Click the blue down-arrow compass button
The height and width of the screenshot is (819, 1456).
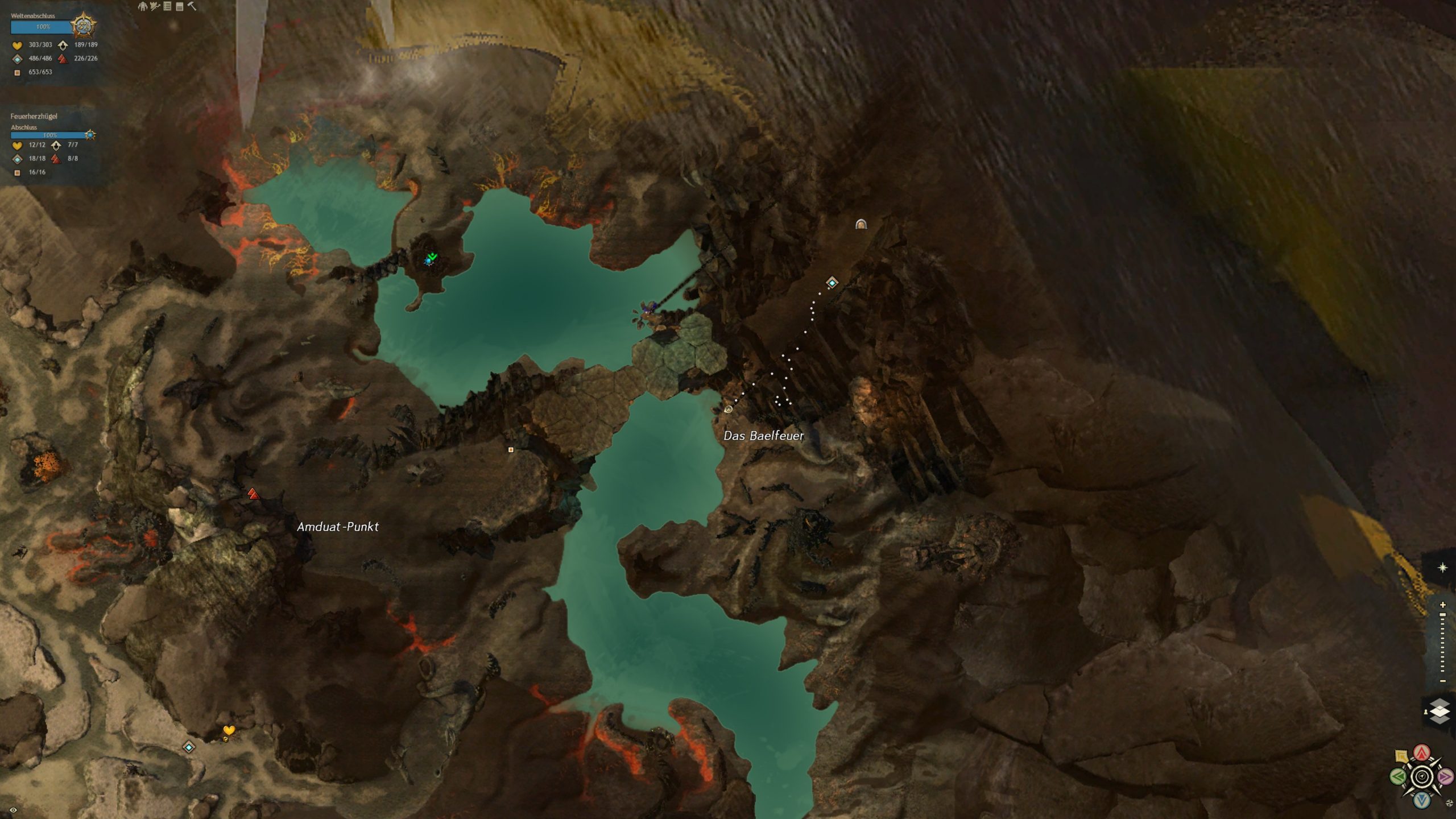tap(1422, 800)
